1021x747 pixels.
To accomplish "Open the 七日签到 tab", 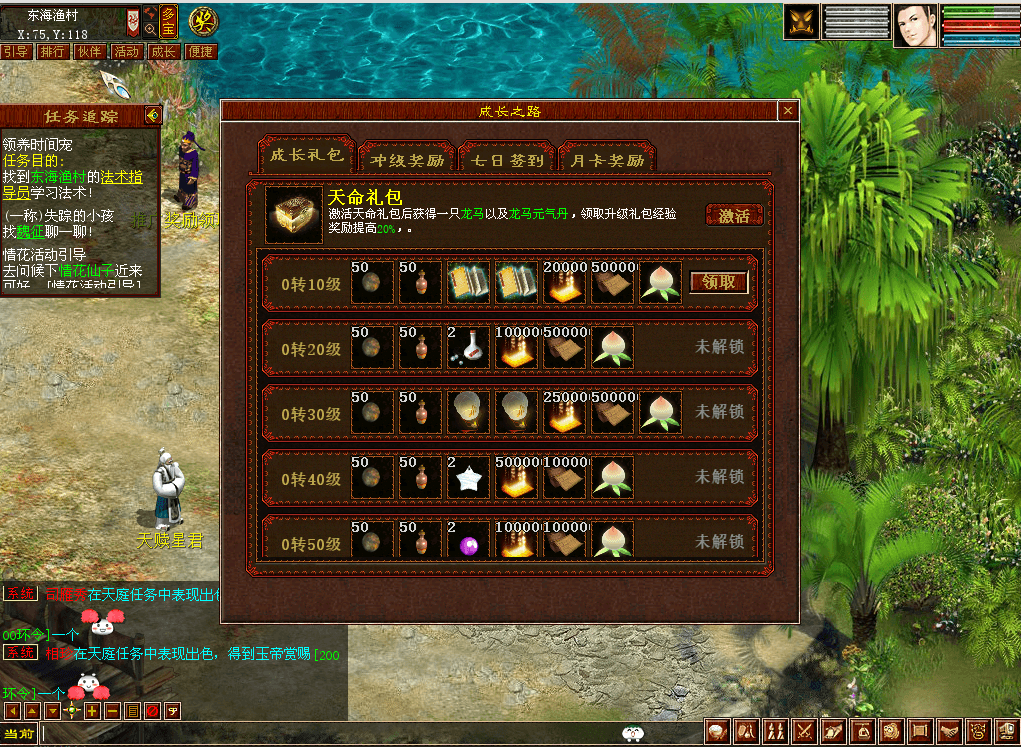I will [x=507, y=159].
